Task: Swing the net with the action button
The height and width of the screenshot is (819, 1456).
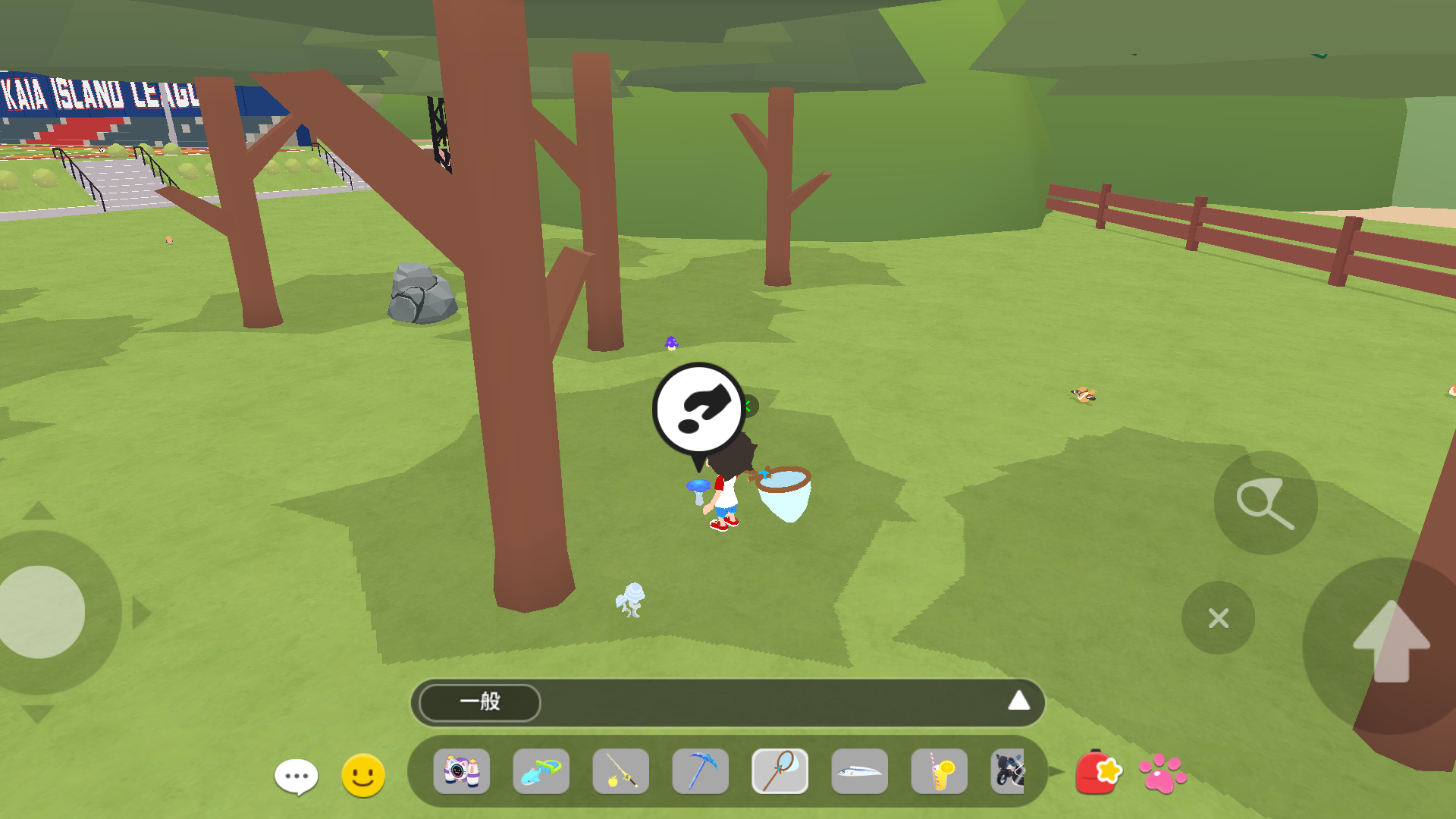Action: [1265, 503]
